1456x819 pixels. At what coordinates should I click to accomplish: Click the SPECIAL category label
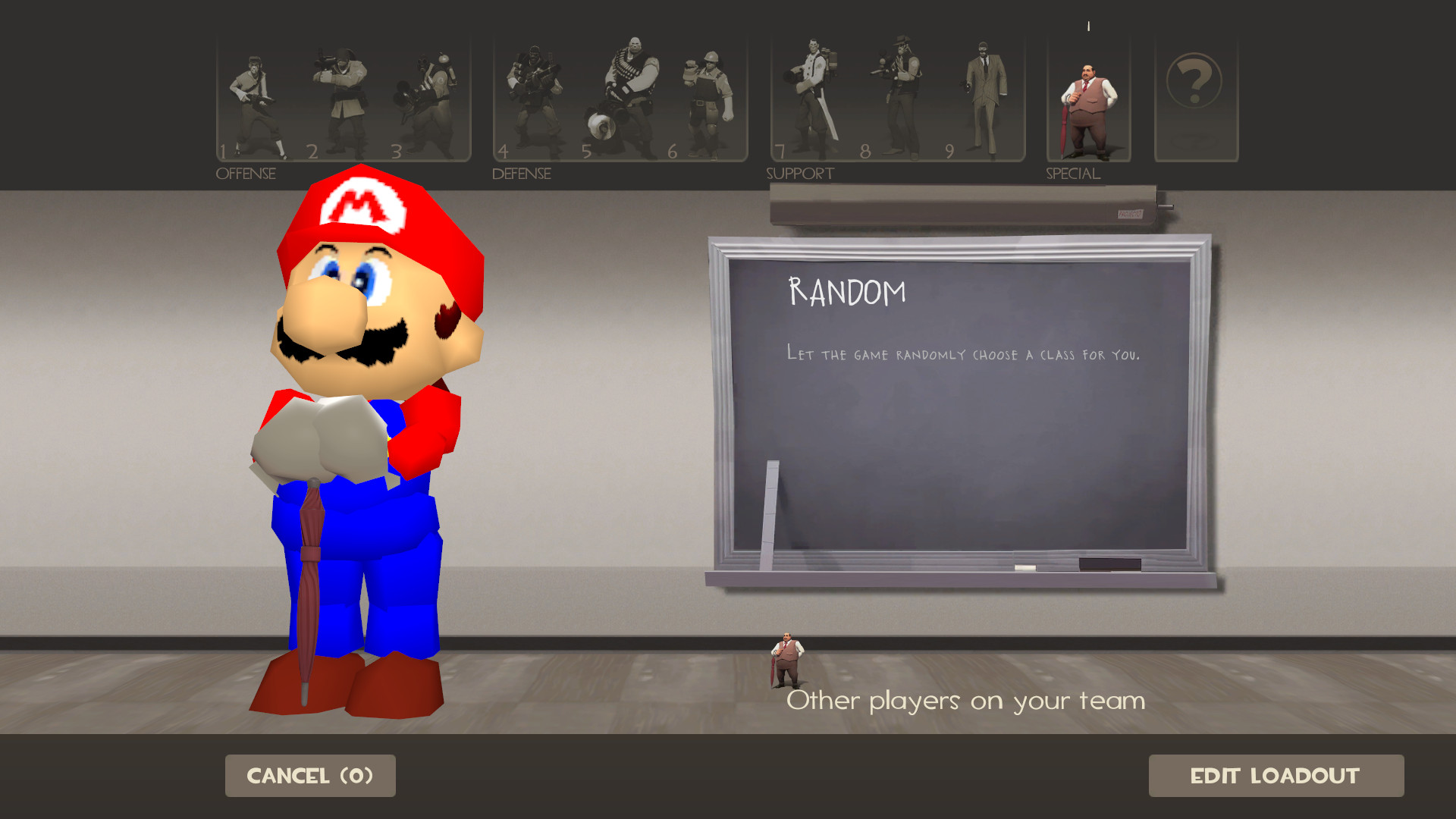(x=1072, y=173)
